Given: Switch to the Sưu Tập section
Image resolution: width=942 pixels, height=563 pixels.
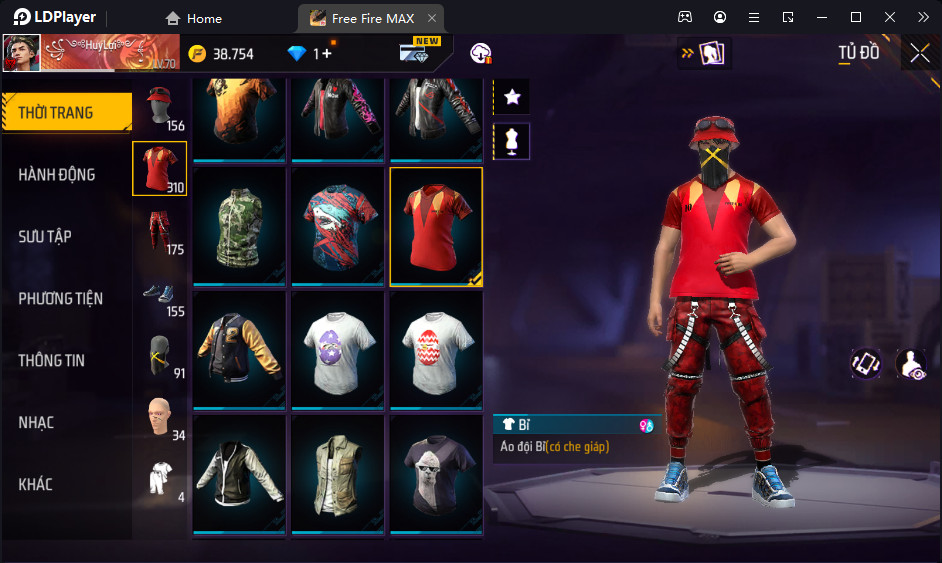Looking at the screenshot, I should pos(45,237).
